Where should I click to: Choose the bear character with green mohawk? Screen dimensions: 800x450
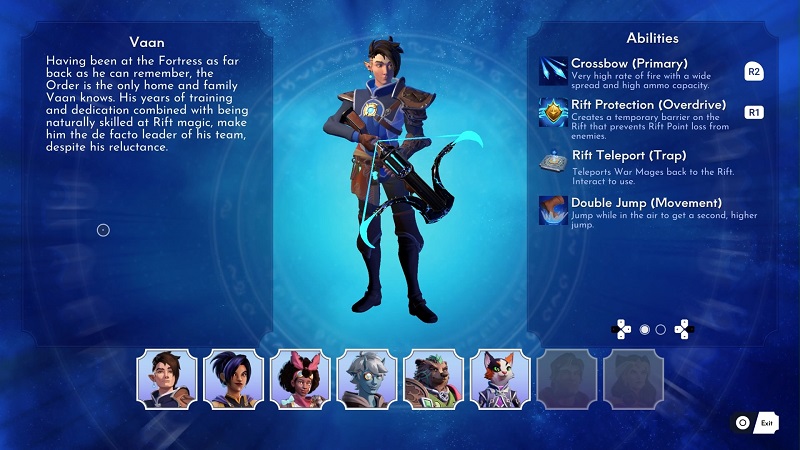[x=433, y=380]
